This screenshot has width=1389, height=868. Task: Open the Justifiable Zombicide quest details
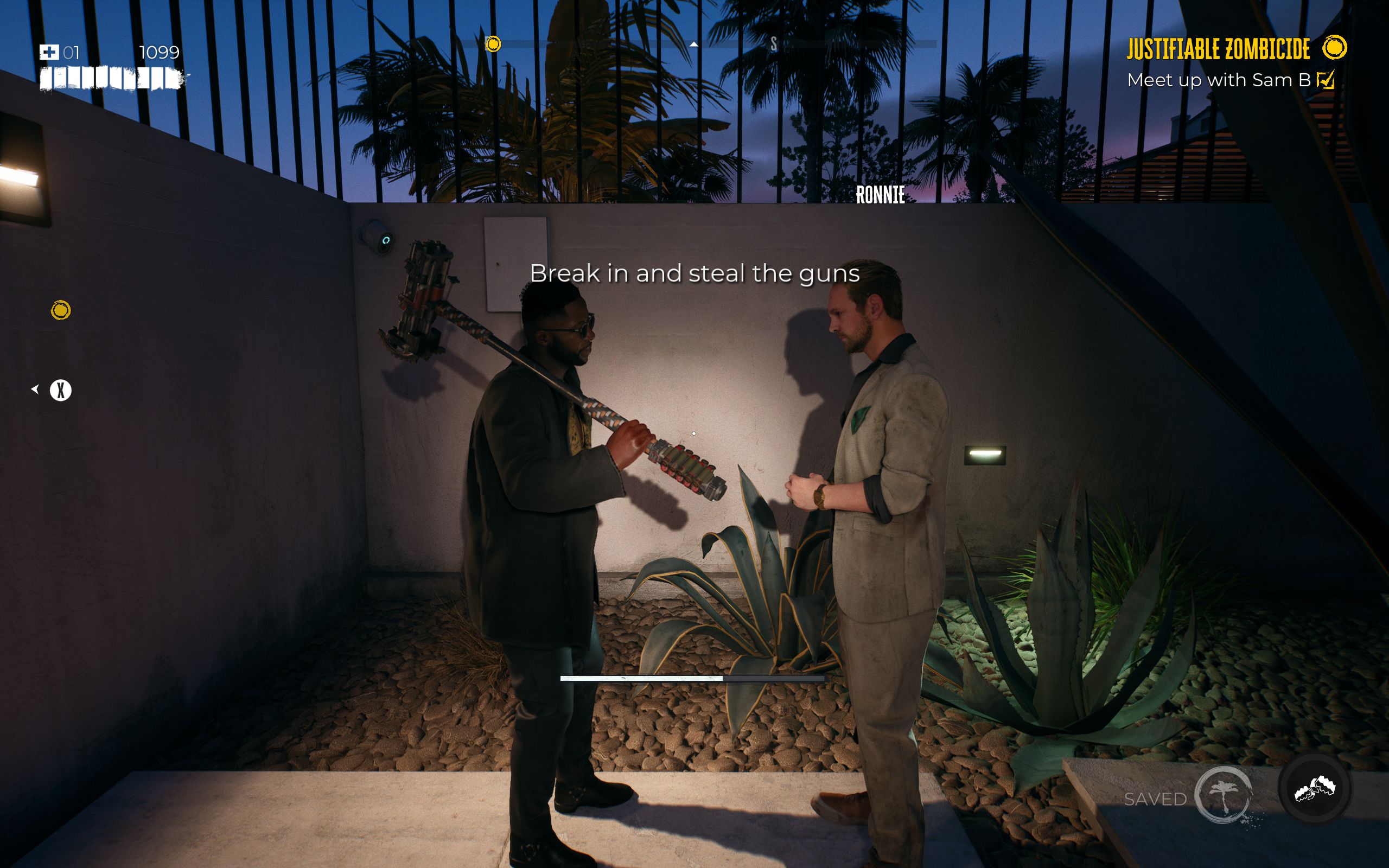(x=1217, y=50)
